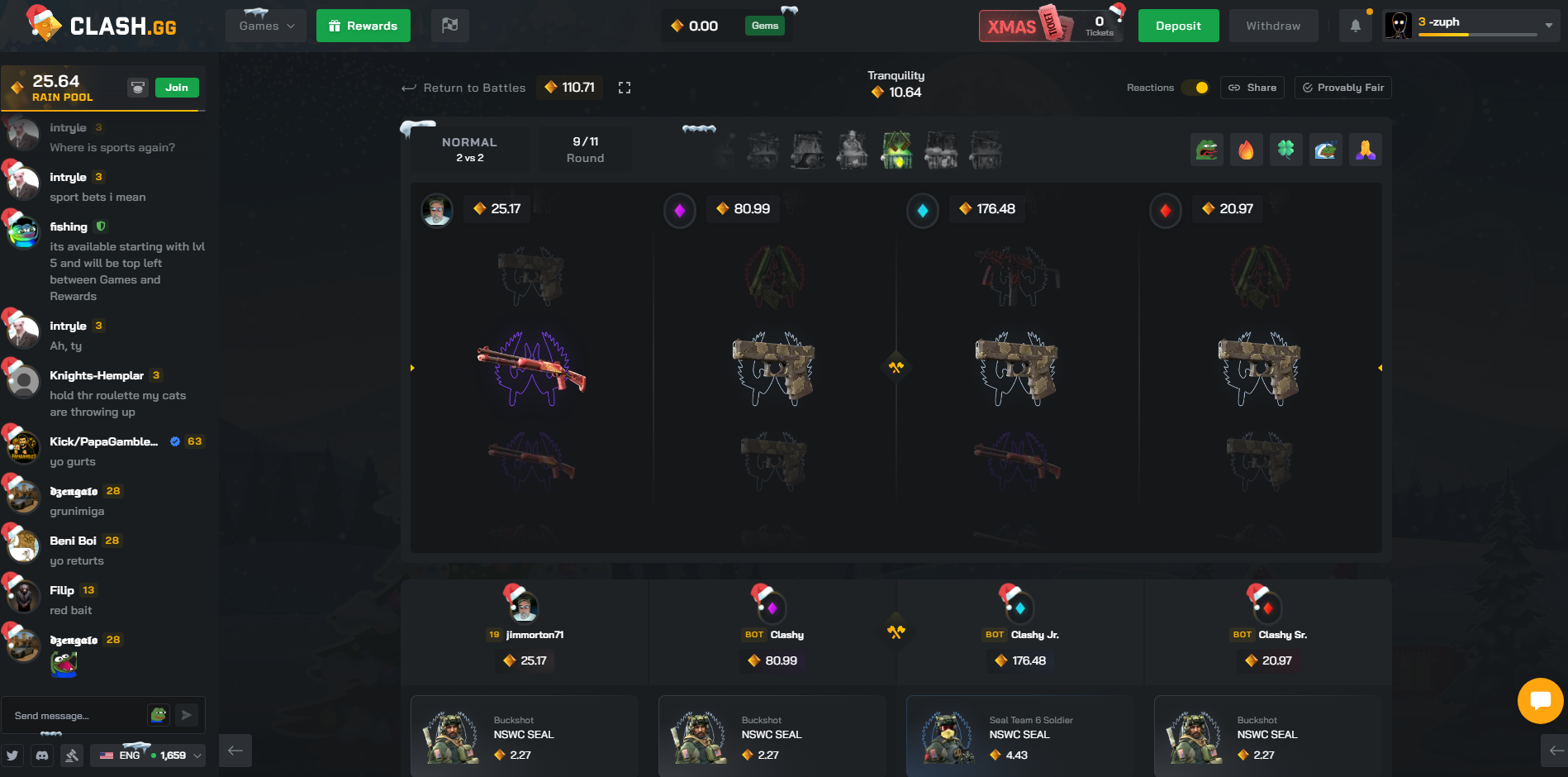1568x777 pixels.
Task: Toggle fullscreen view of the battle
Action: (625, 88)
